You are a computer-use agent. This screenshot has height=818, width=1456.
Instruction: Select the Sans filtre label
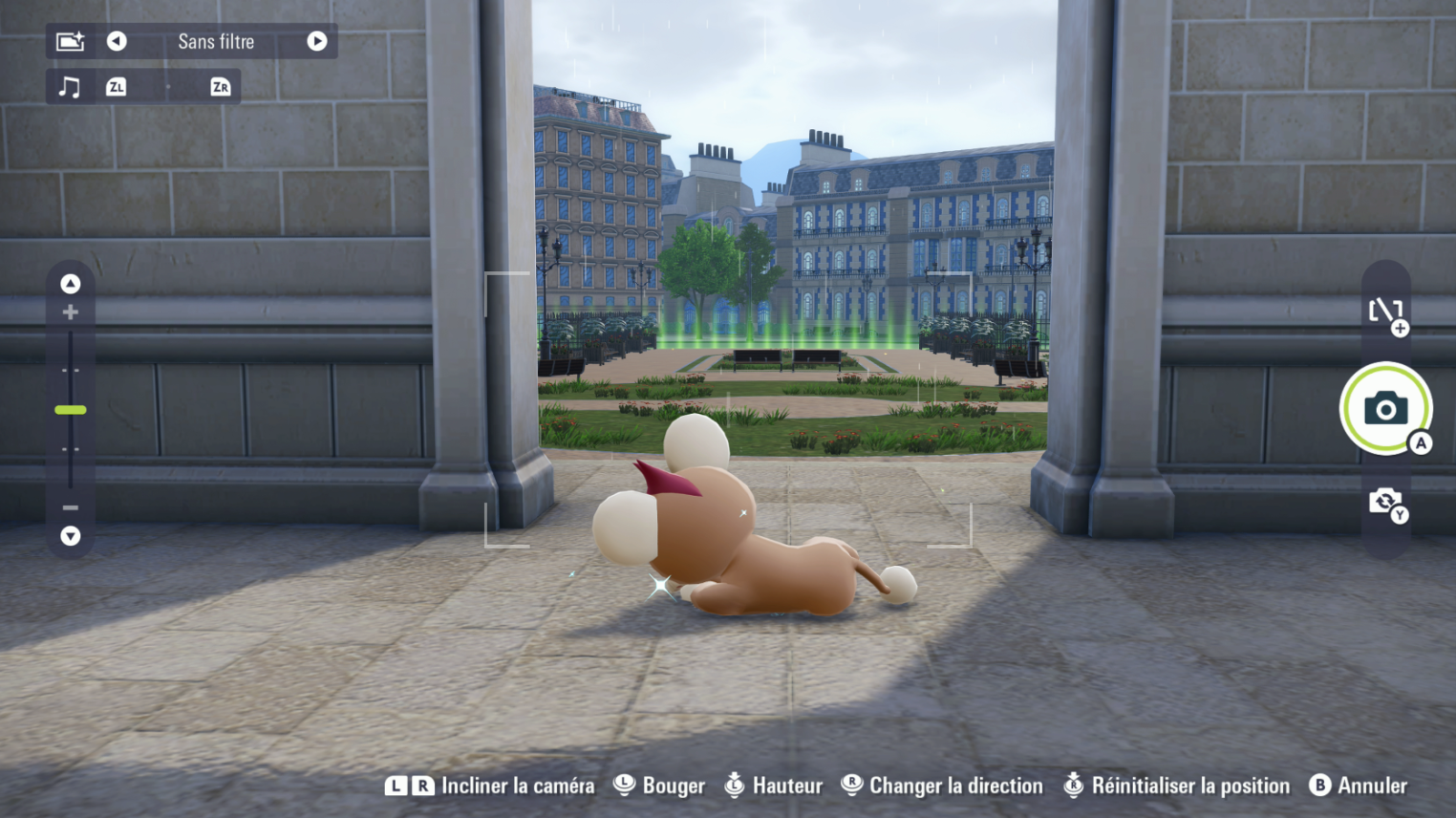tap(215, 41)
